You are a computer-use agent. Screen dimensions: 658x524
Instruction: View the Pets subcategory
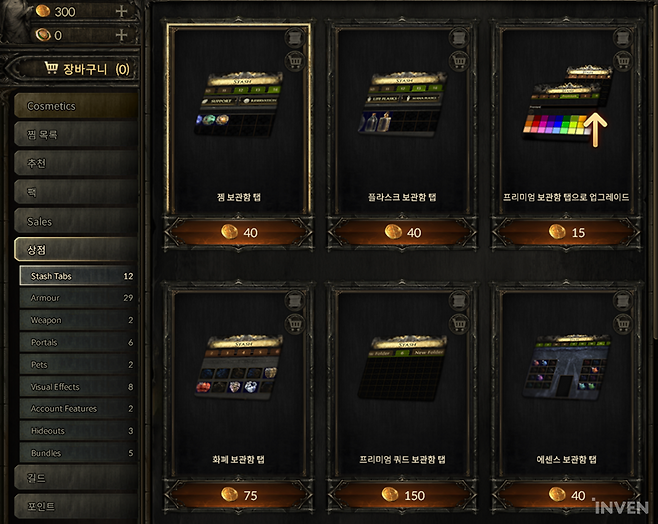[x=77, y=365]
